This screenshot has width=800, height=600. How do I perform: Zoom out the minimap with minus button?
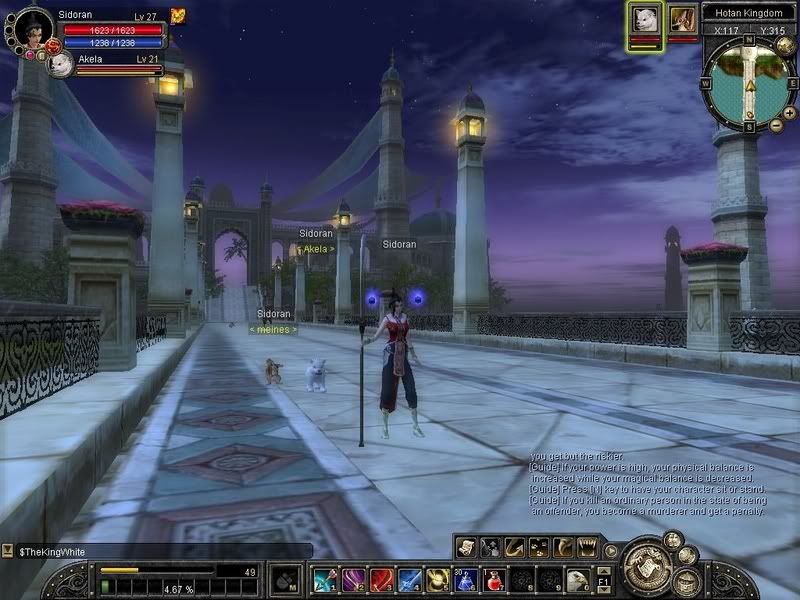776,125
